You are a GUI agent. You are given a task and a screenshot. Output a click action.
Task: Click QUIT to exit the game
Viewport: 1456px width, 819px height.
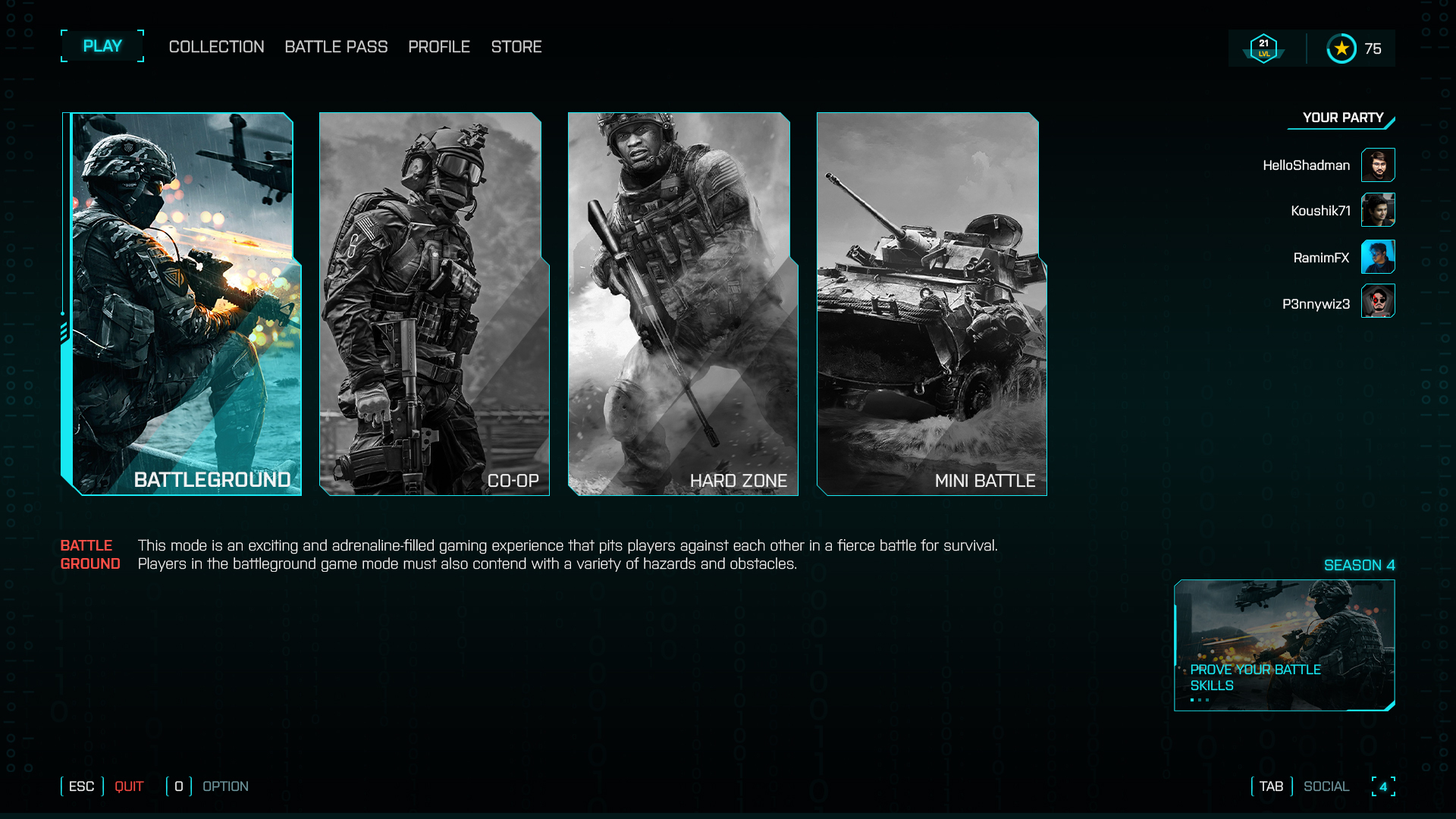[129, 786]
